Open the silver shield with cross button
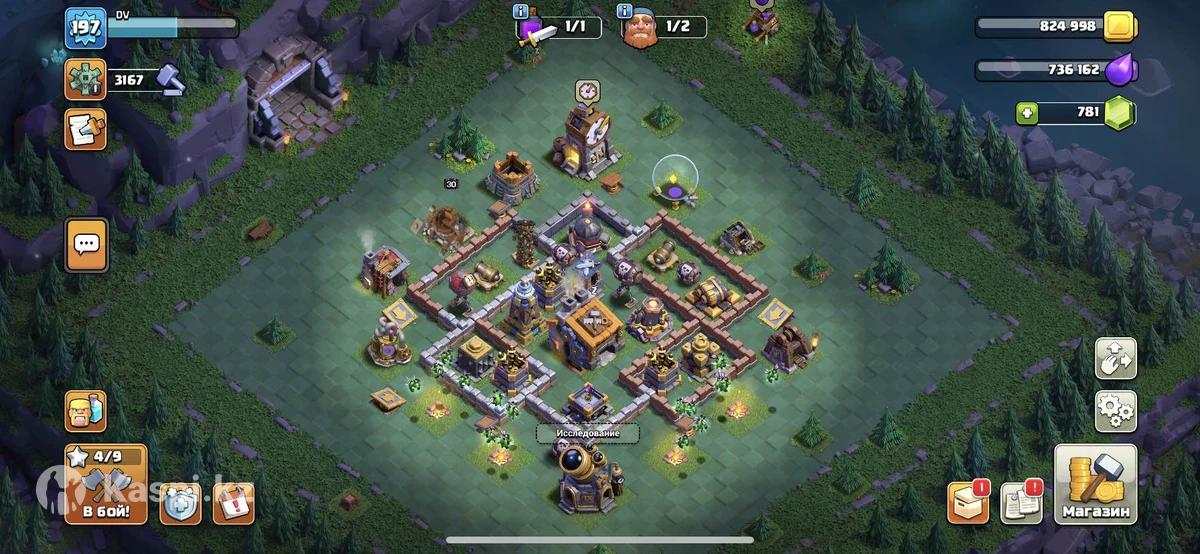Viewport: 1200px width, 554px height. (x=181, y=503)
